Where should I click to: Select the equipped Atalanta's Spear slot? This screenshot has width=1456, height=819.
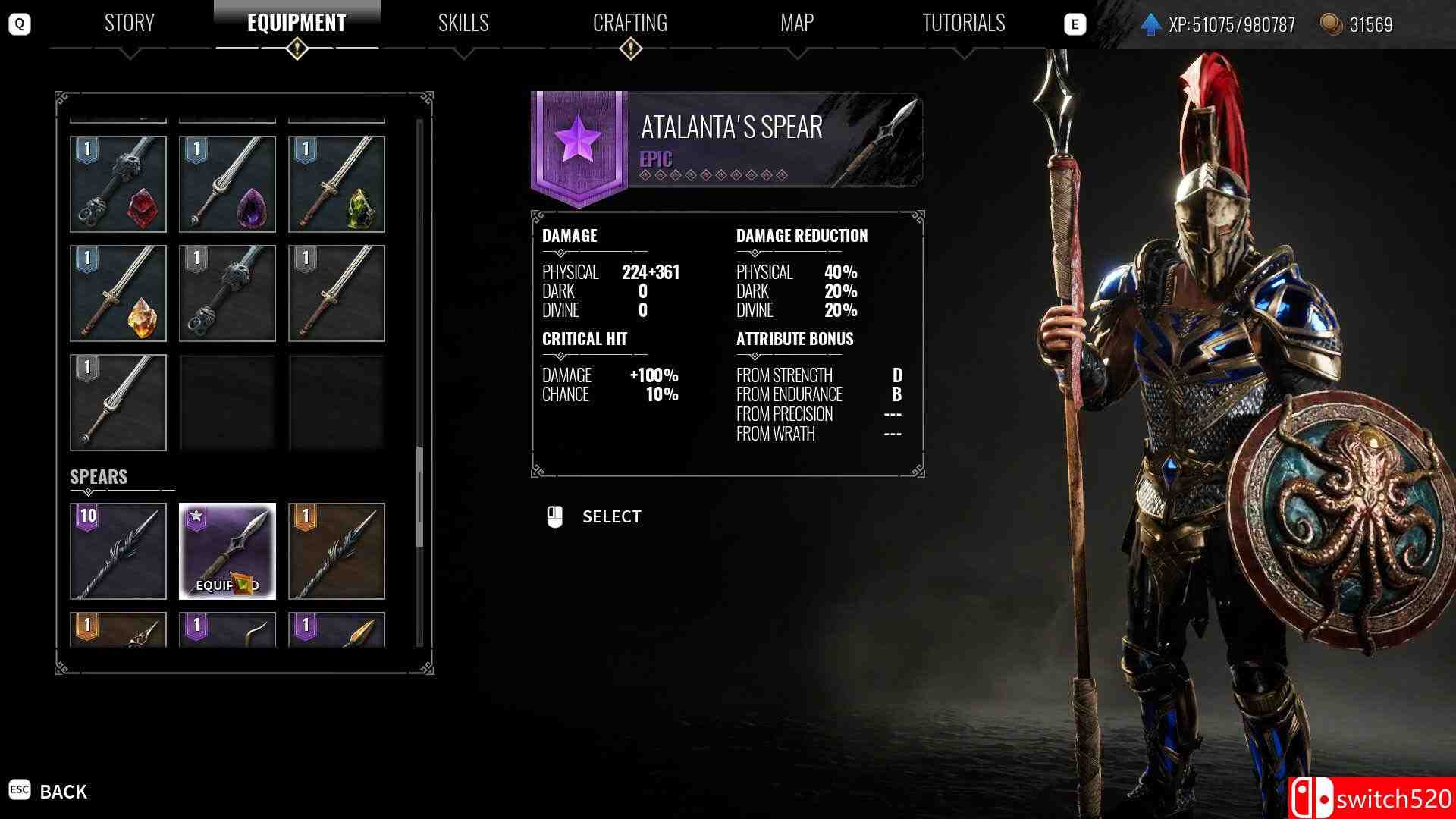point(227,551)
